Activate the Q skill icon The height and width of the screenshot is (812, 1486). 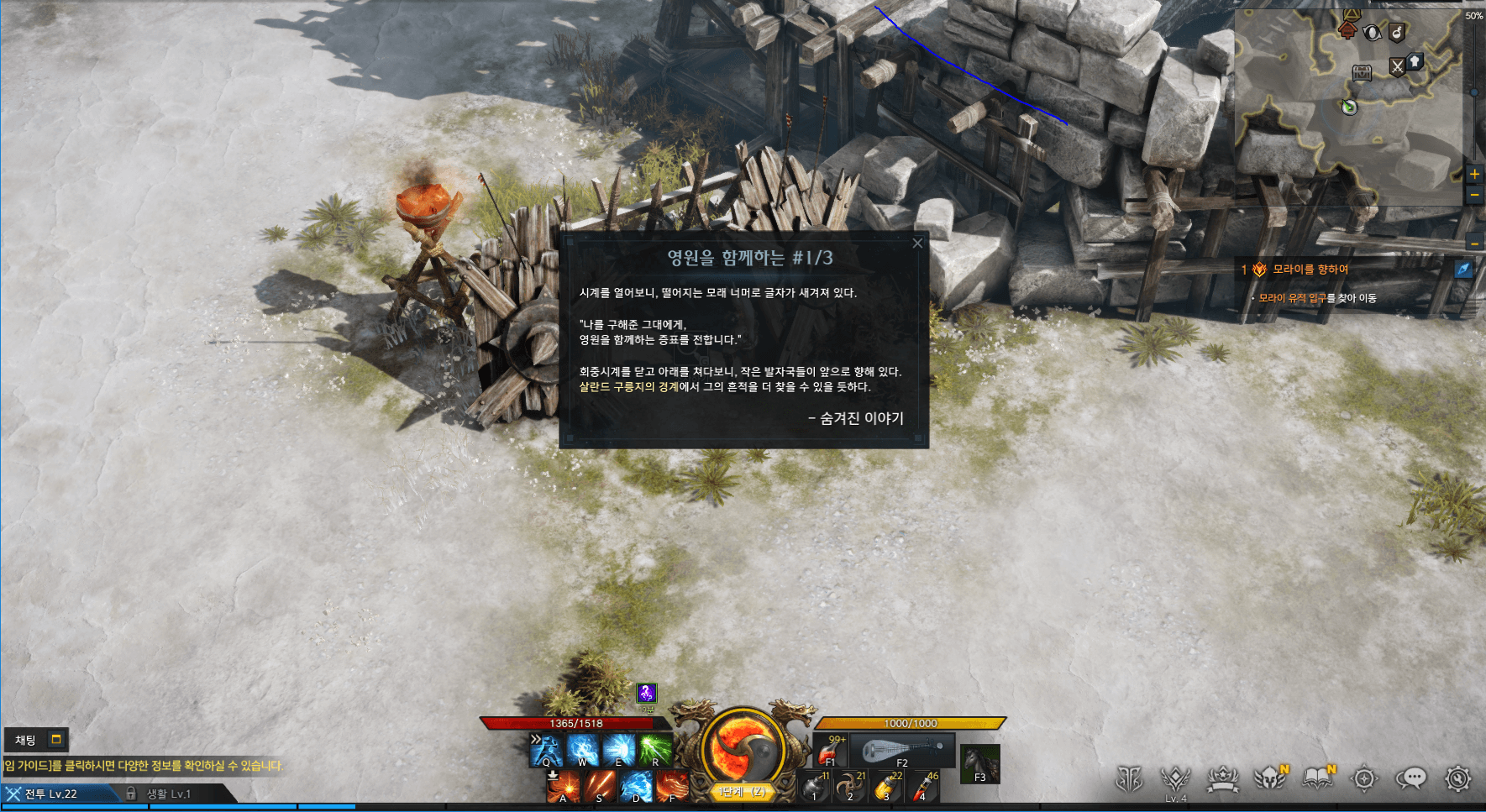(546, 750)
